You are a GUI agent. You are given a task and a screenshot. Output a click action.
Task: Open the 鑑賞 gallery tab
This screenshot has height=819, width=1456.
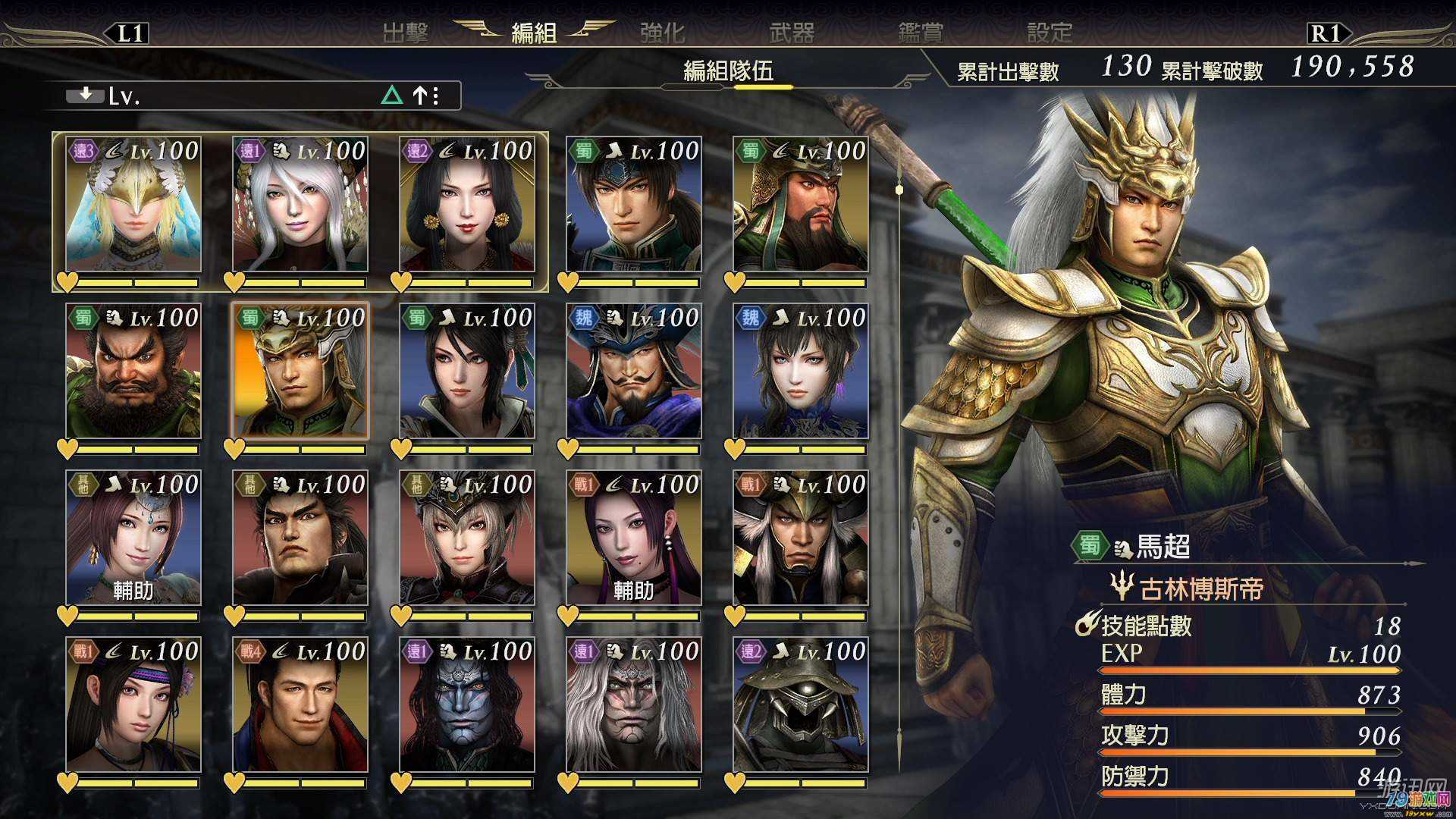click(x=921, y=33)
